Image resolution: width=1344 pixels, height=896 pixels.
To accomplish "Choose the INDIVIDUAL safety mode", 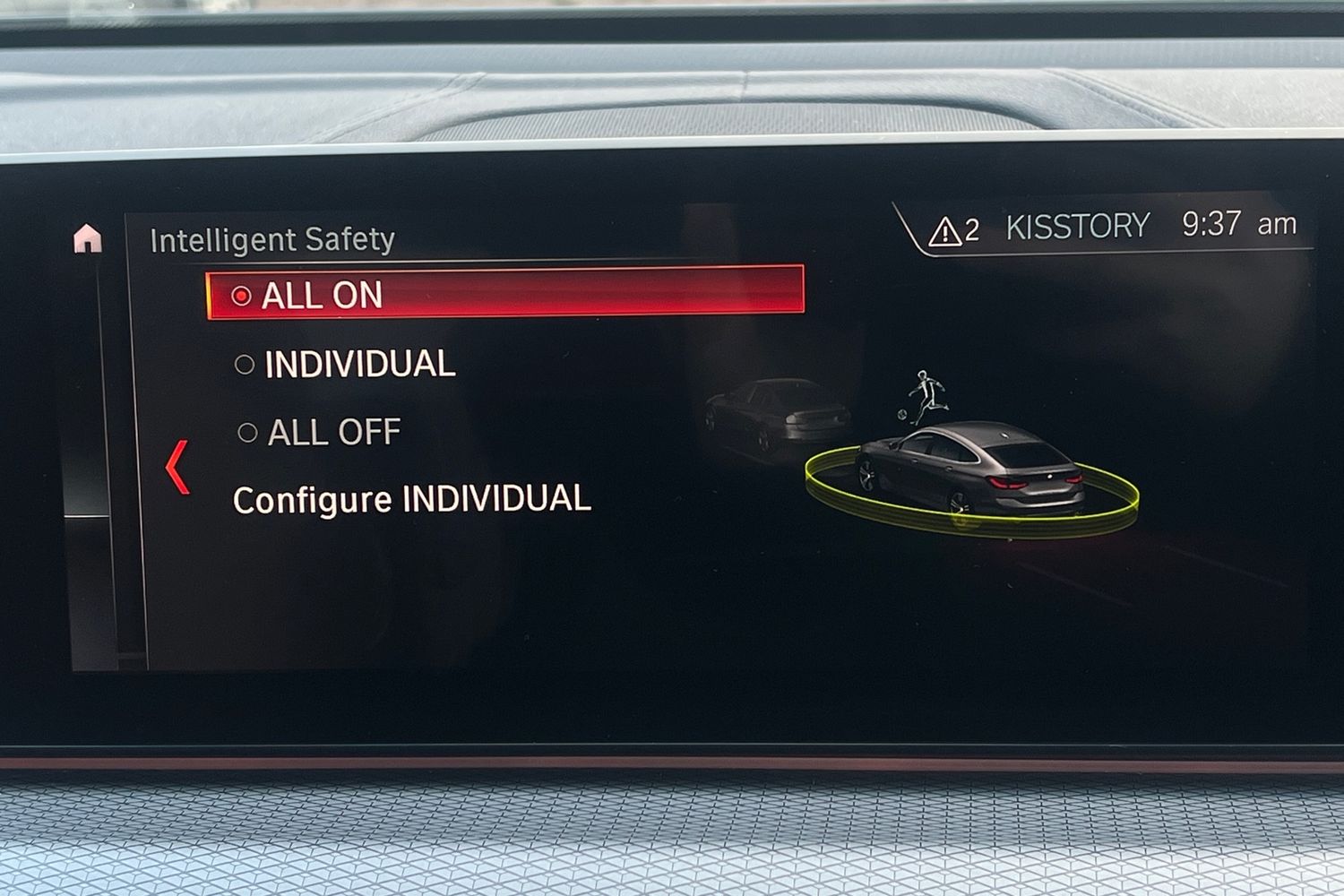I will coord(358,364).
